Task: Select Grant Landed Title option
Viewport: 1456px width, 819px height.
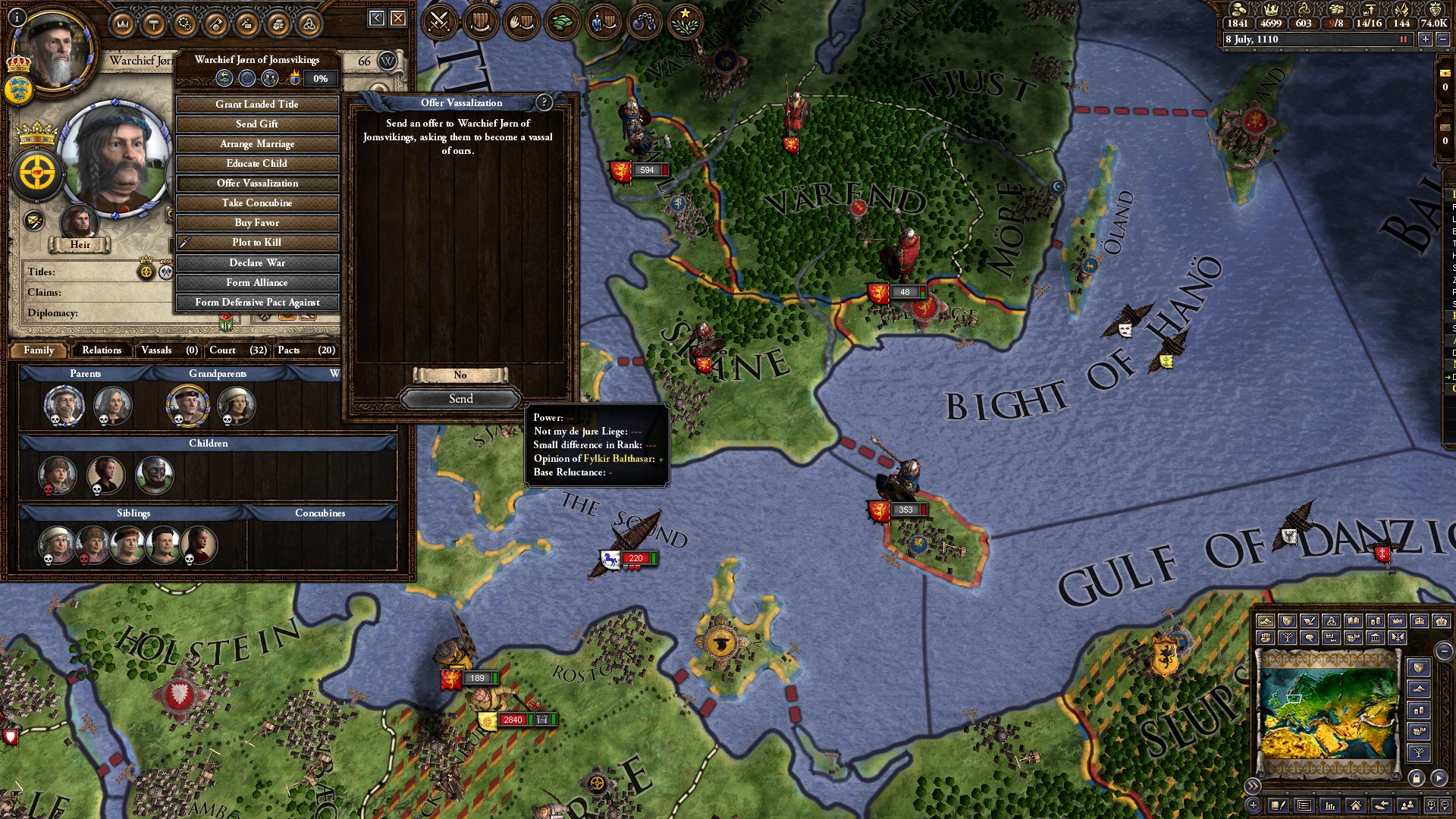Action: tap(256, 105)
